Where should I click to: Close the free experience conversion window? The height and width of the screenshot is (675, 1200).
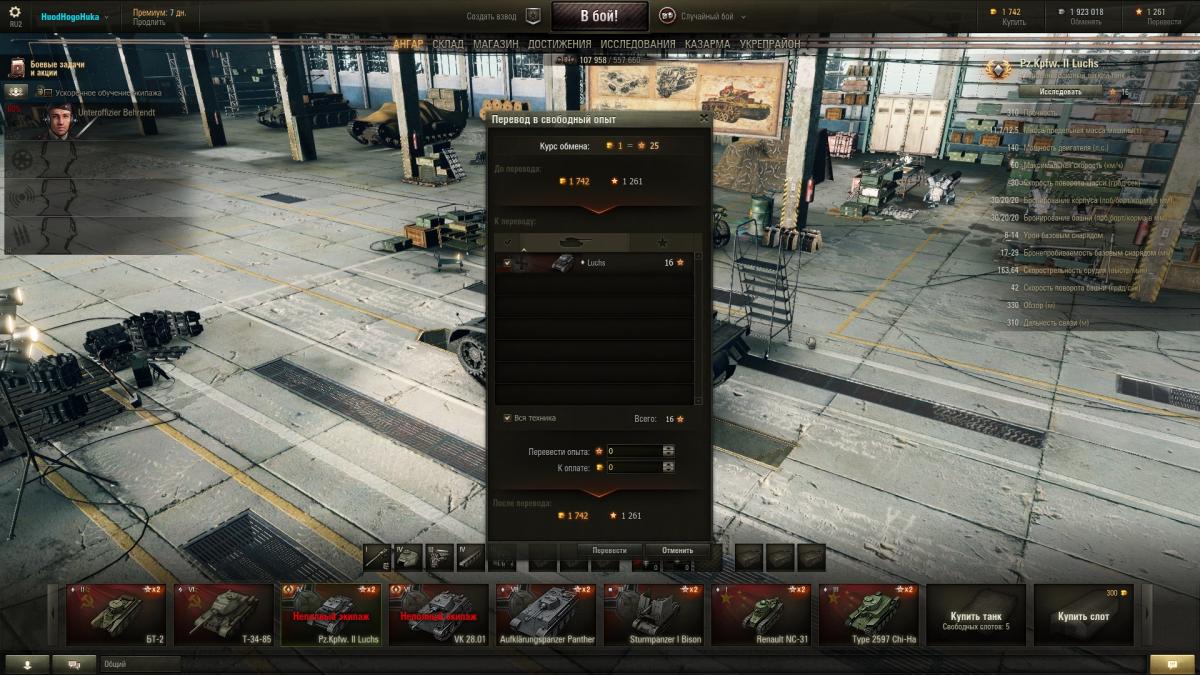pyautogui.click(x=704, y=118)
